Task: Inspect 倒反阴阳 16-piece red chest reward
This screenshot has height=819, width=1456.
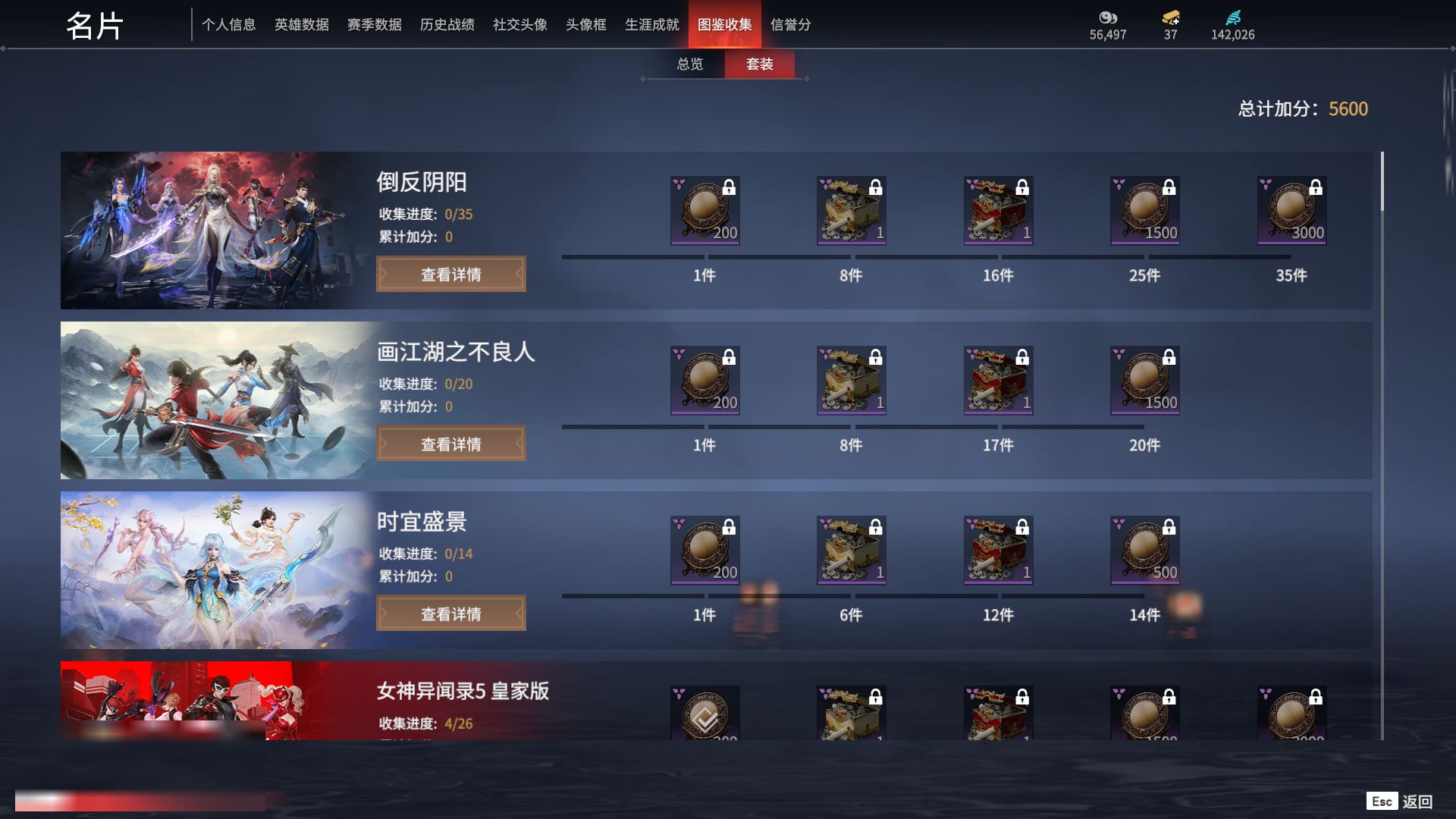Action: point(998,211)
